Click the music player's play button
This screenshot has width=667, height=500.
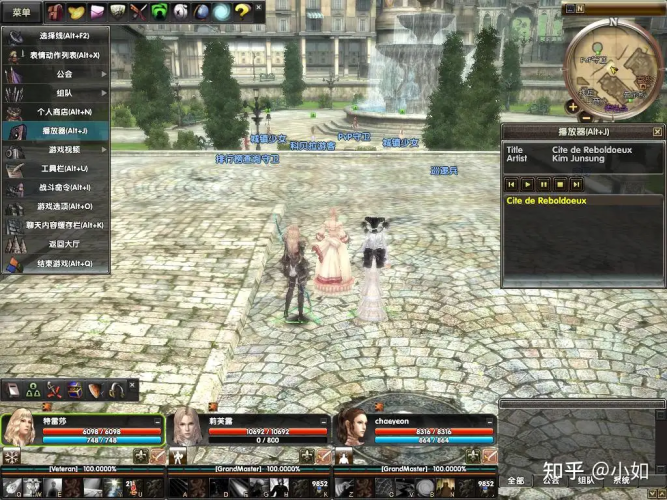527,184
